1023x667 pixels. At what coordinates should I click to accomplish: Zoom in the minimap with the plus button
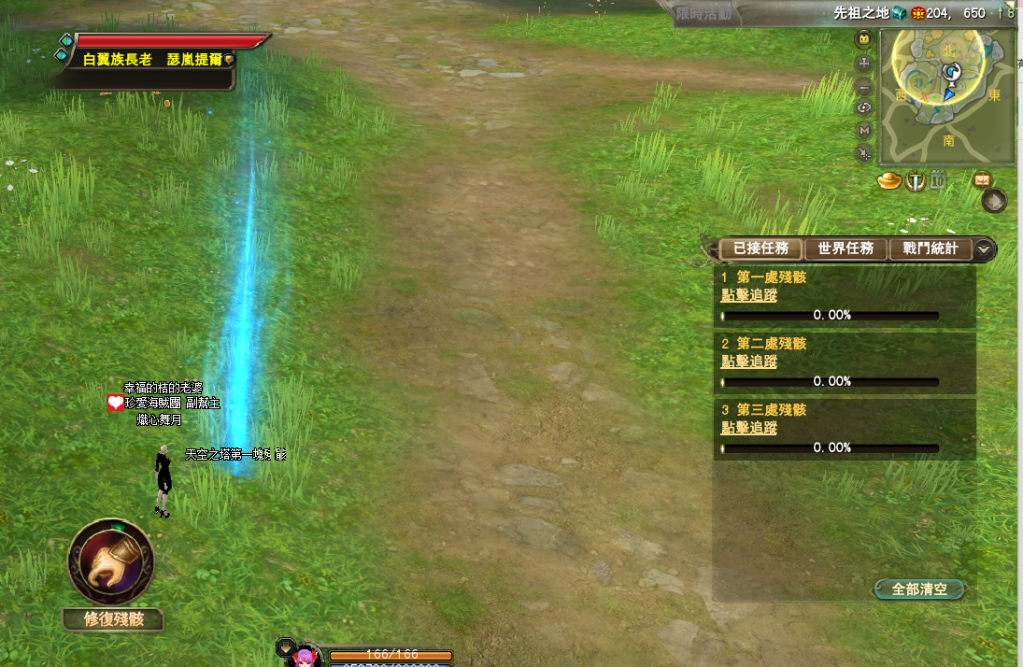(x=865, y=63)
